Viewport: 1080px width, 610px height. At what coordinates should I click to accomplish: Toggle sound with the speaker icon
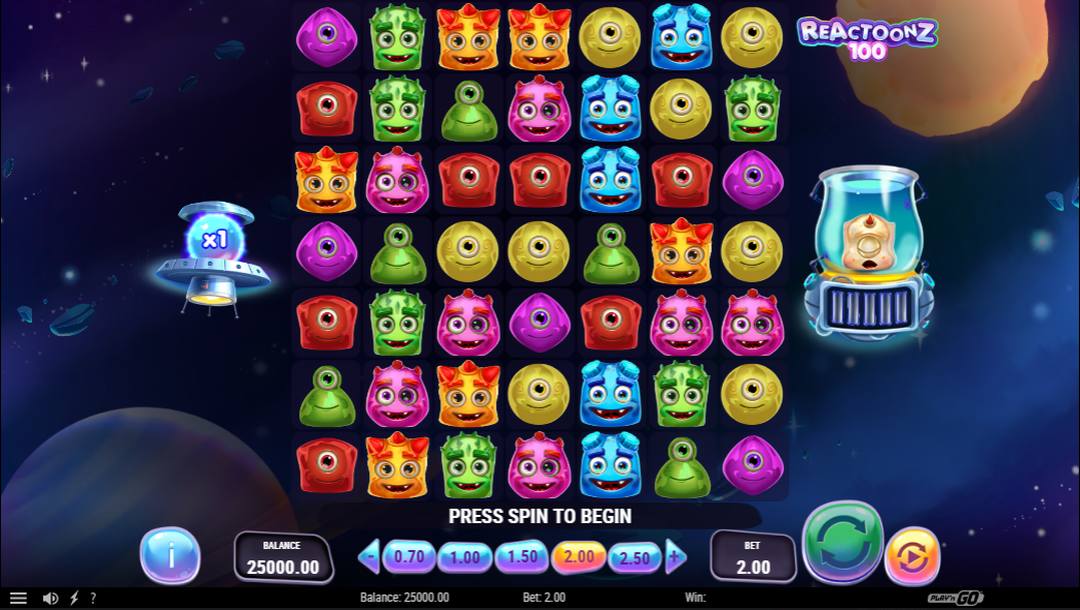coord(50,598)
